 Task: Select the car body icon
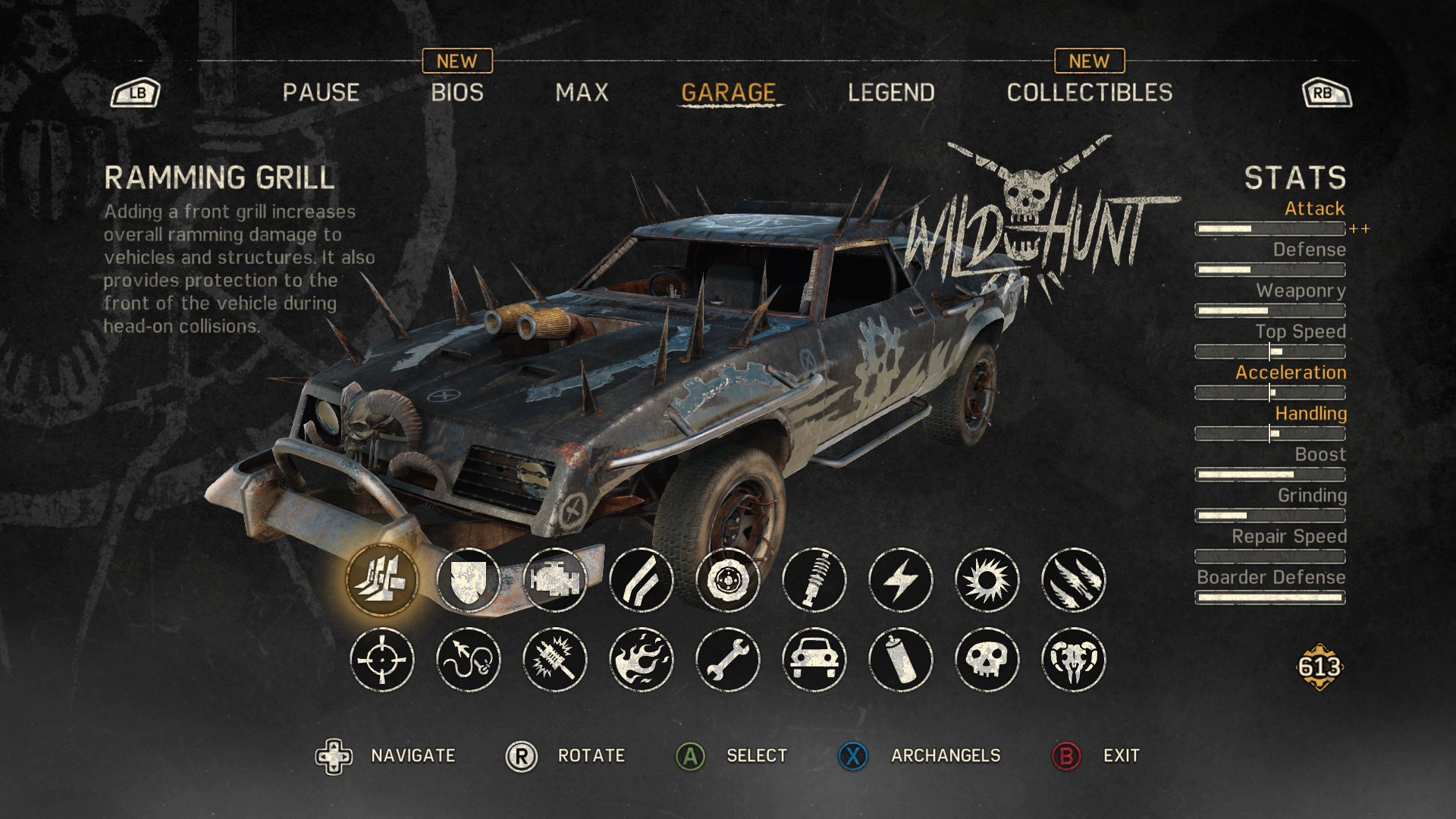pos(814,660)
